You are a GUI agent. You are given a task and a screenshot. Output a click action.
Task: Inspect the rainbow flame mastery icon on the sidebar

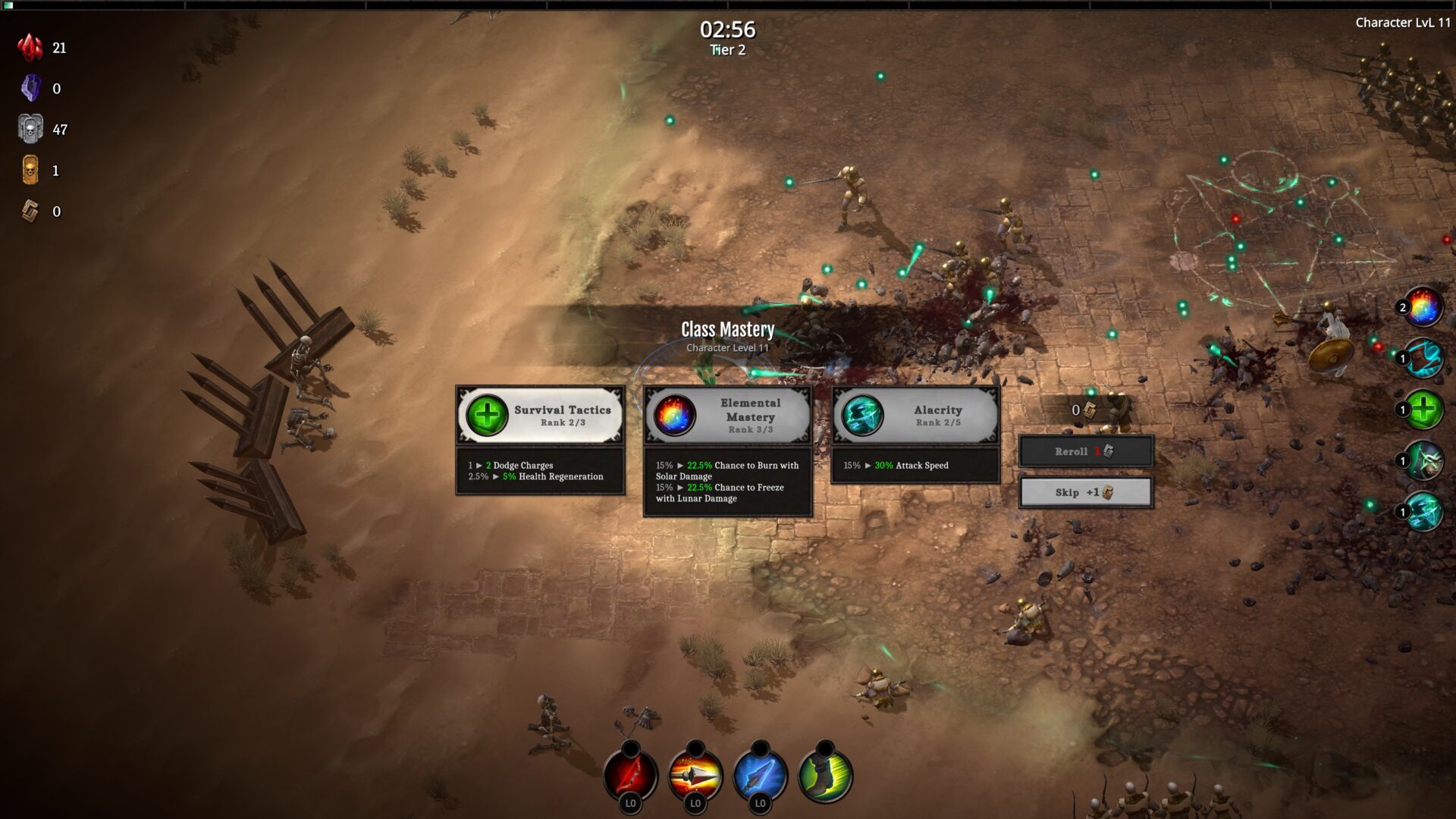coord(1423,307)
